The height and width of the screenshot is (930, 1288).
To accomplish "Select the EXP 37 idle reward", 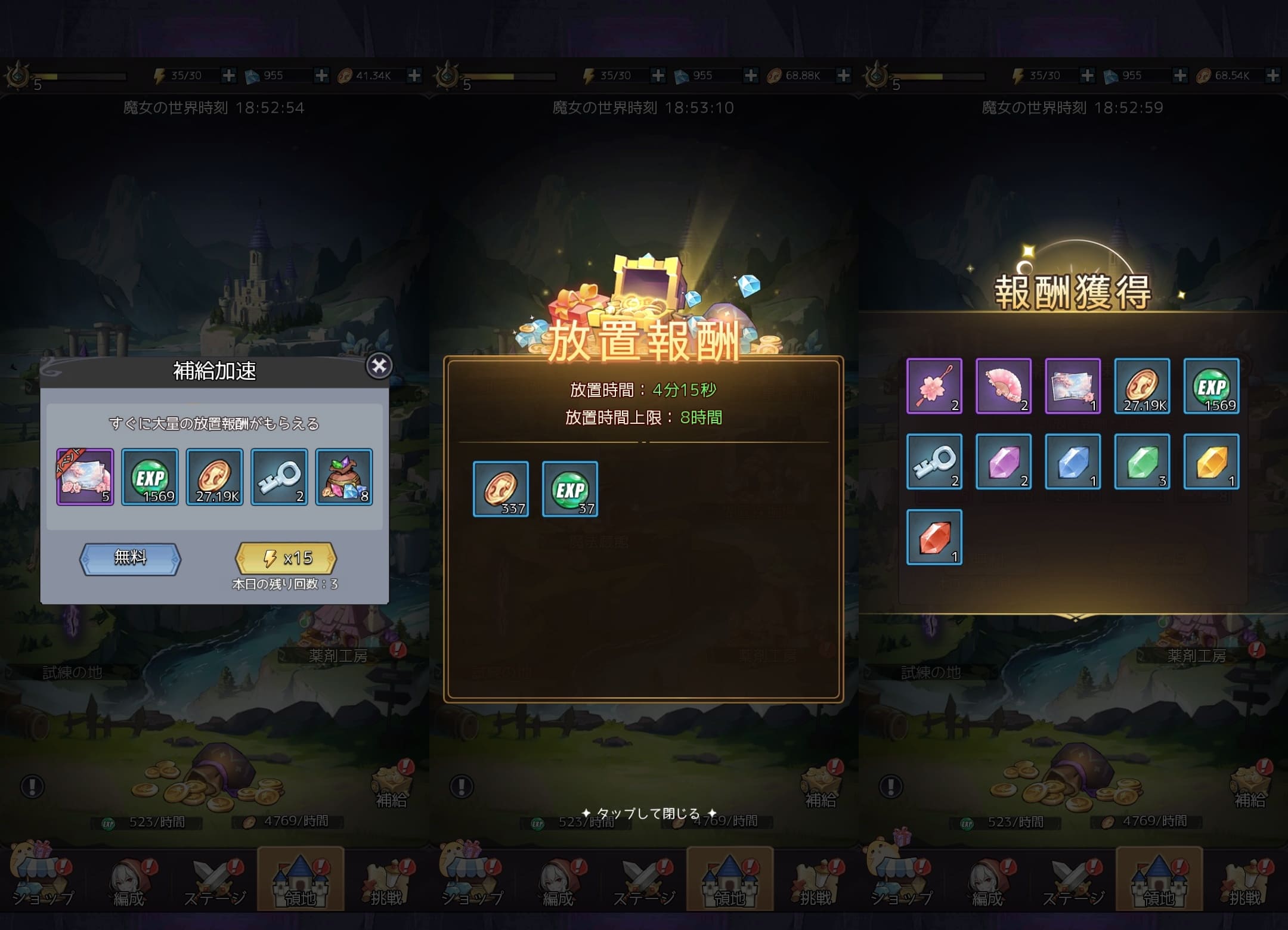I will tap(570, 489).
